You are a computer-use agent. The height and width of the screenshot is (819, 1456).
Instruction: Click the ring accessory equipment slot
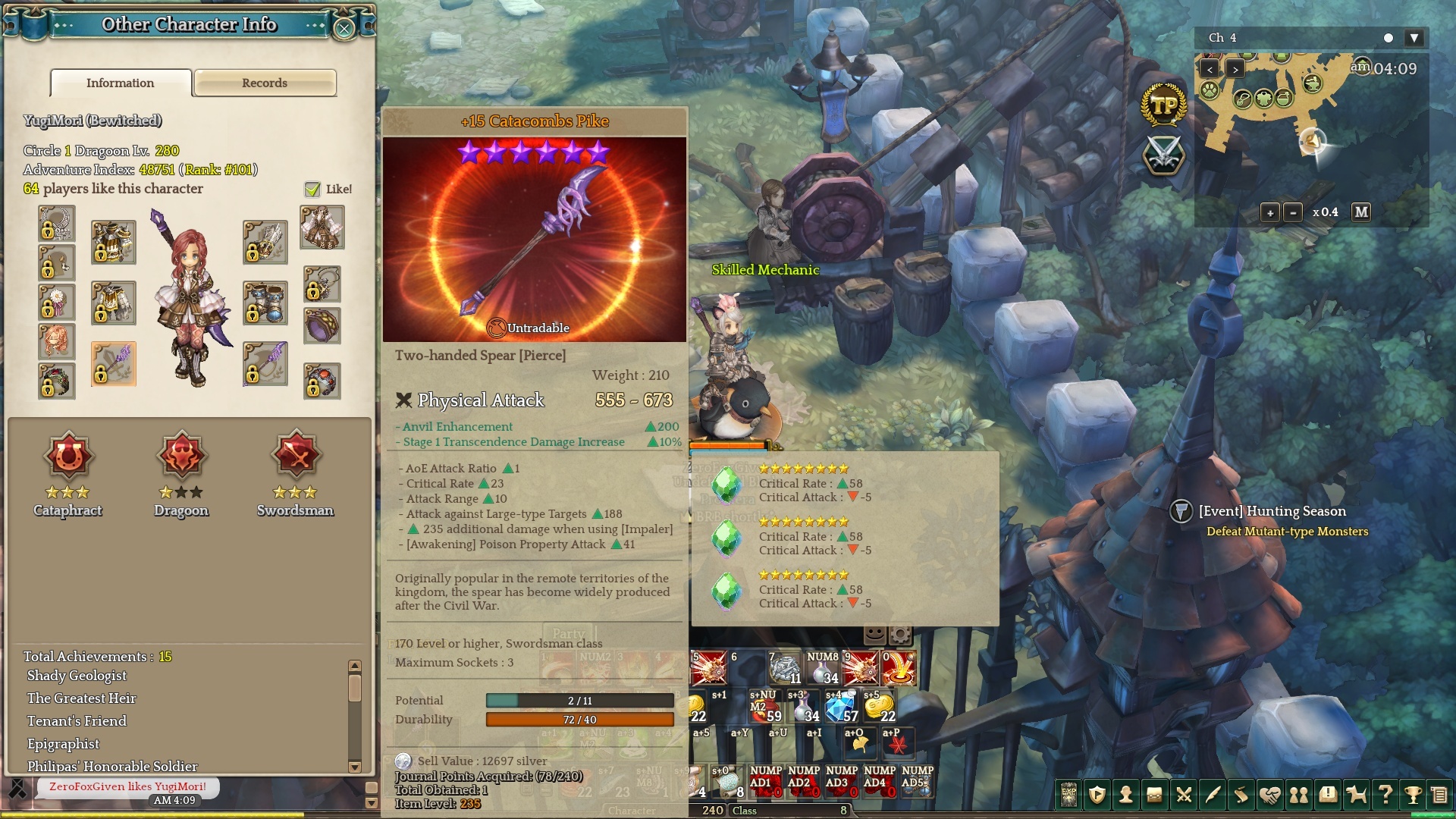coord(322,326)
